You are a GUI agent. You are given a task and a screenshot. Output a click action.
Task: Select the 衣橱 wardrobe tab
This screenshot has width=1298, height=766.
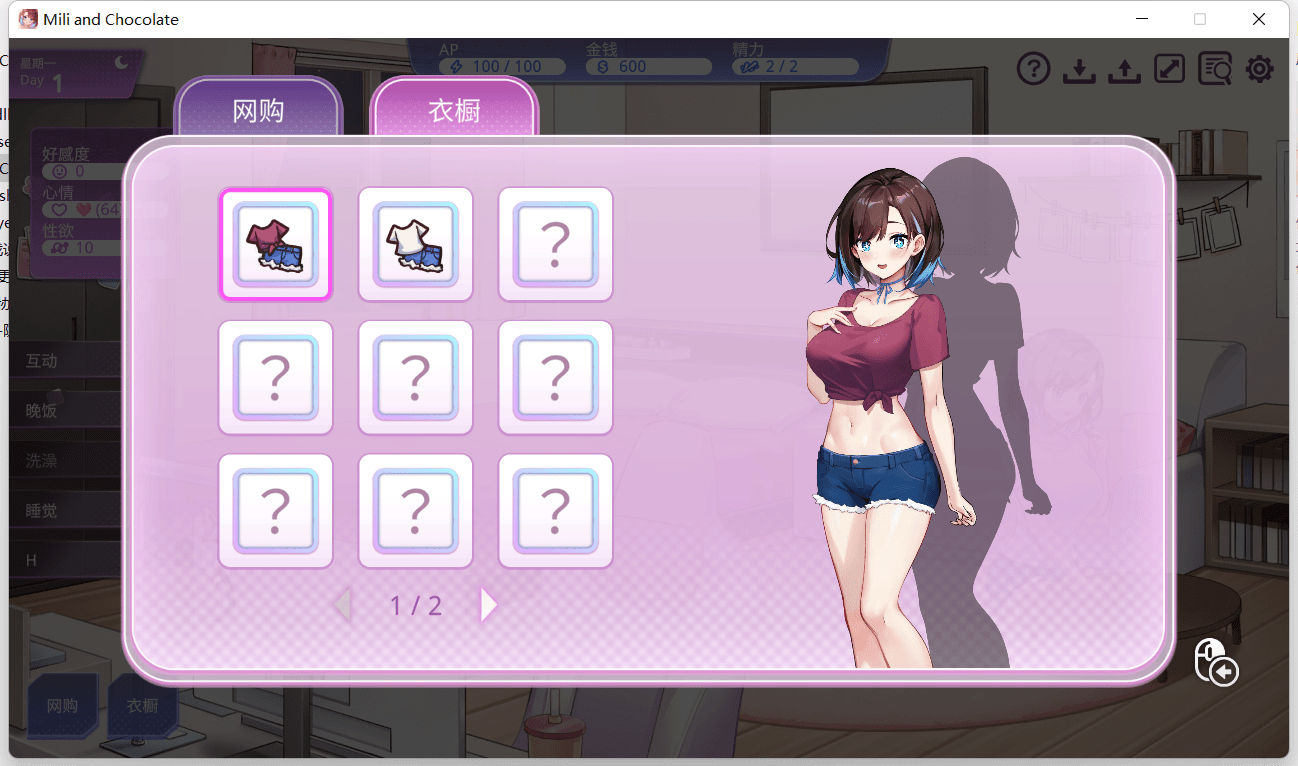tap(454, 110)
